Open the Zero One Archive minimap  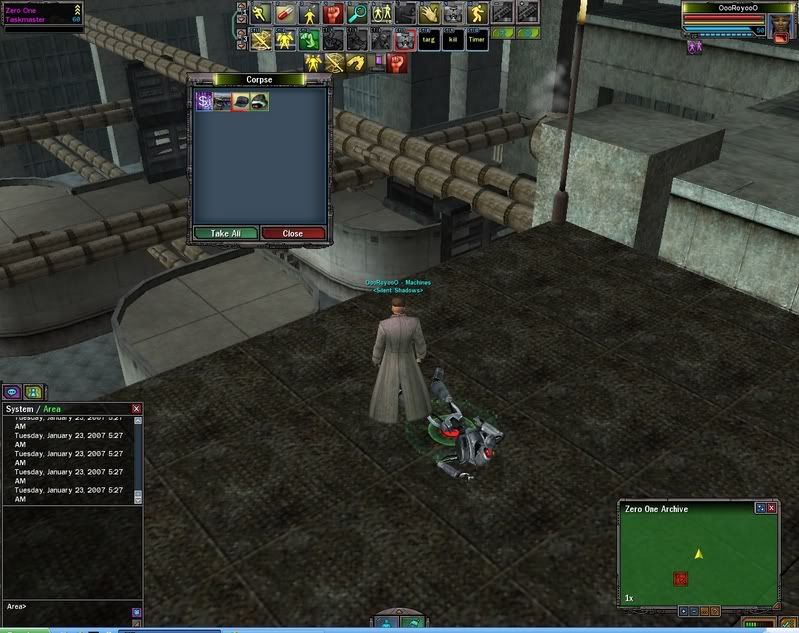pyautogui.click(x=698, y=557)
